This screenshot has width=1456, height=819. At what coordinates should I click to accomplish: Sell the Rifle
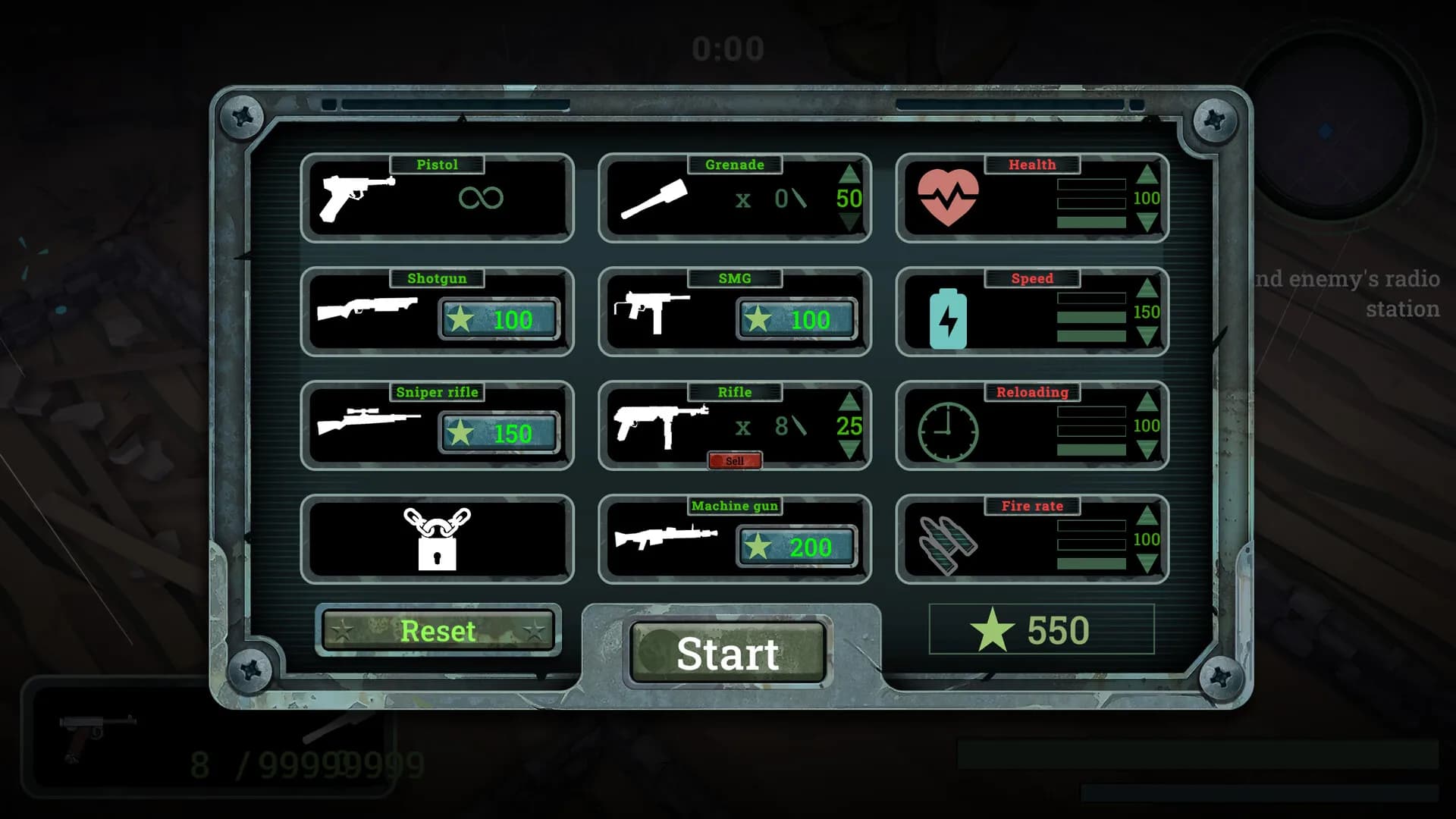[x=735, y=460]
